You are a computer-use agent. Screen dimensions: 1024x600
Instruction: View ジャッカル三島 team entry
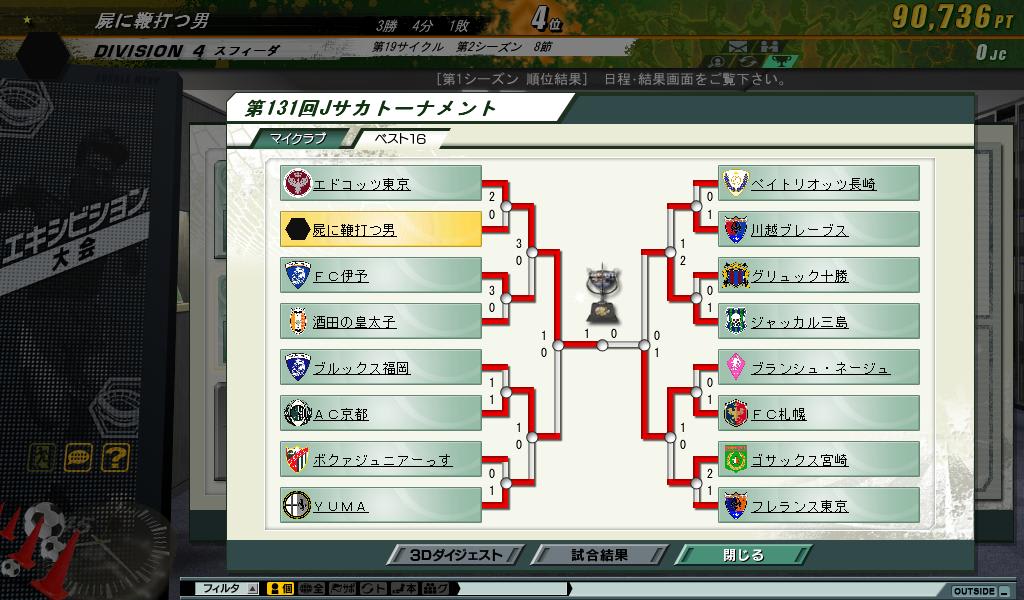coord(819,322)
